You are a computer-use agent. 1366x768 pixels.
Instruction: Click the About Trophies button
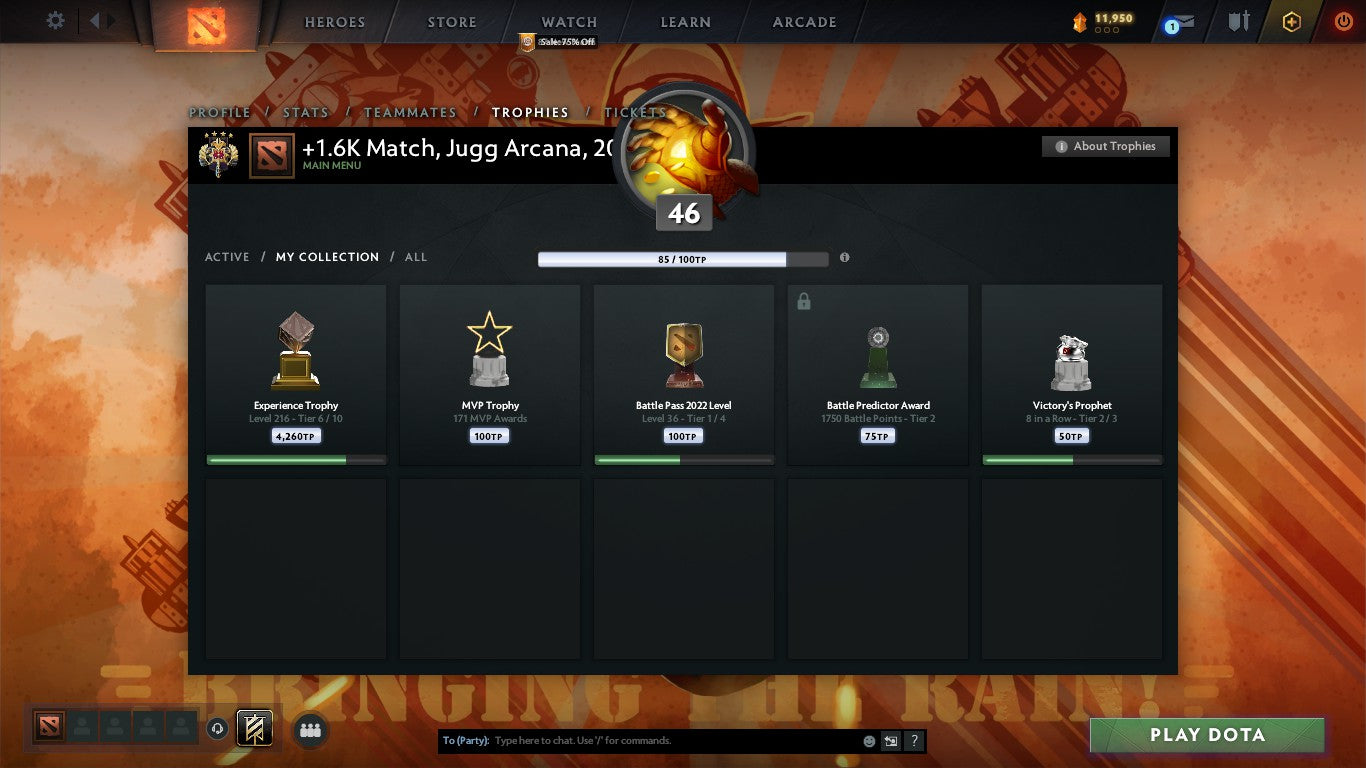1106,146
